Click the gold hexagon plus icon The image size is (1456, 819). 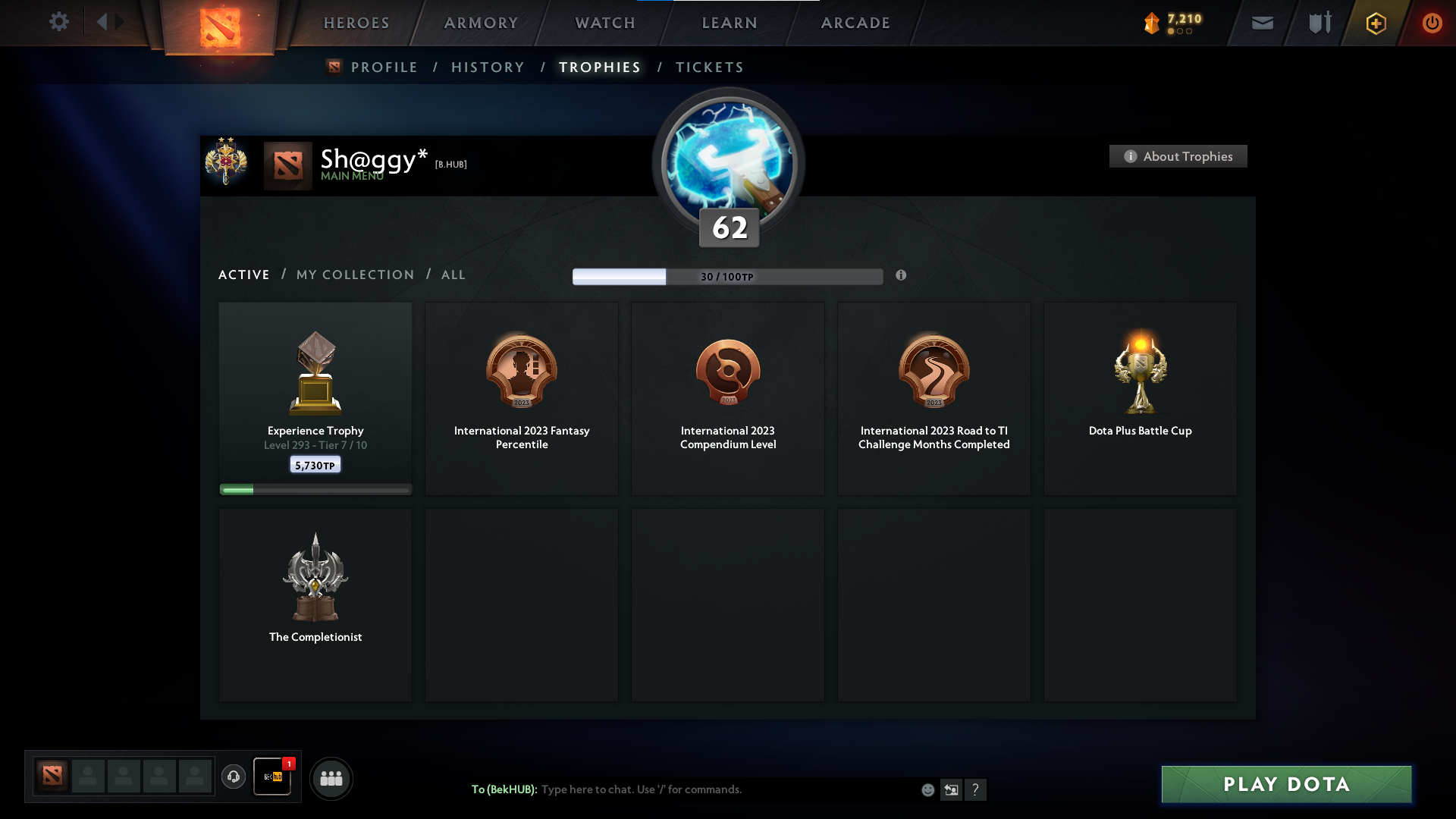point(1375,23)
